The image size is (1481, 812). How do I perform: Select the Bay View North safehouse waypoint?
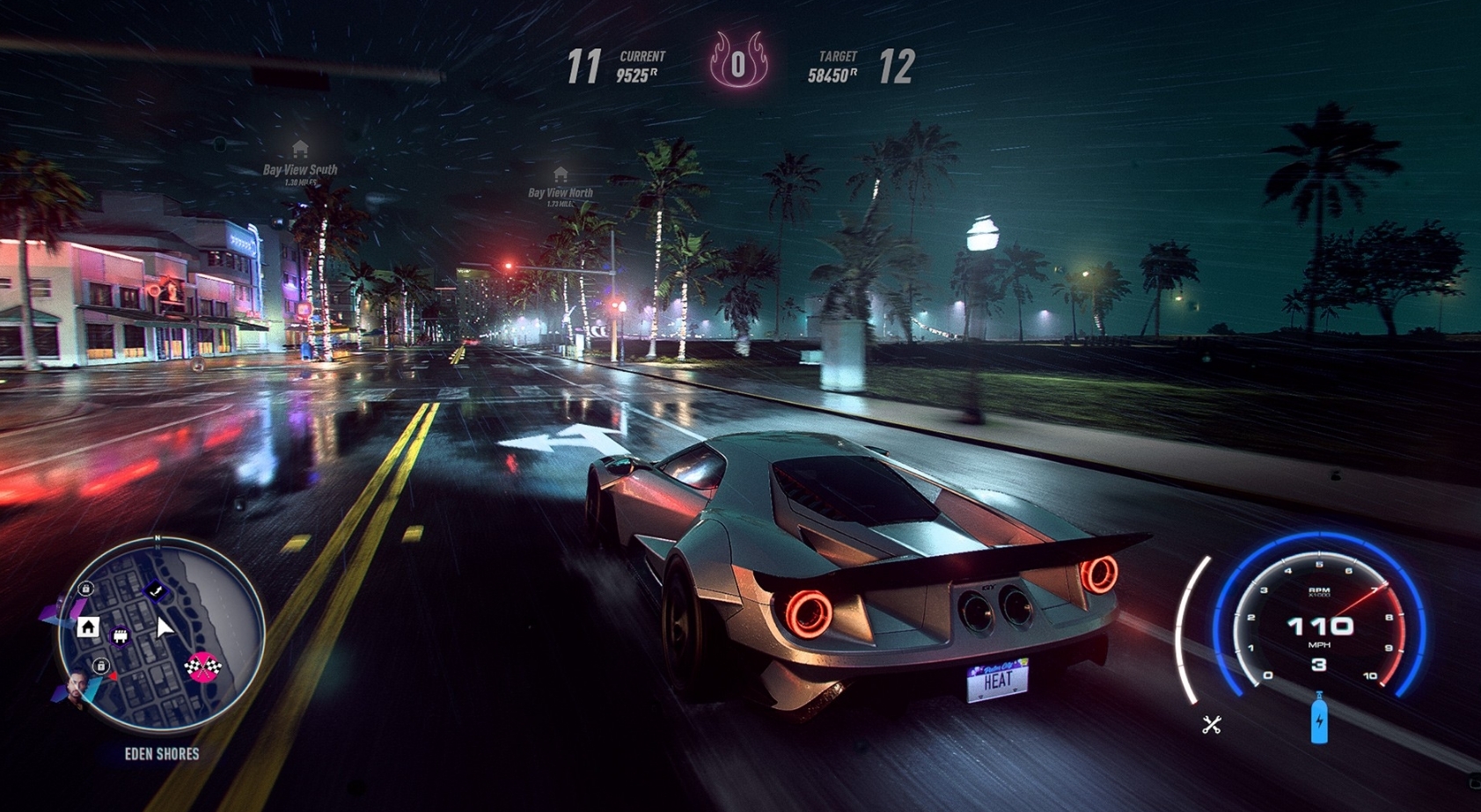coord(561,174)
